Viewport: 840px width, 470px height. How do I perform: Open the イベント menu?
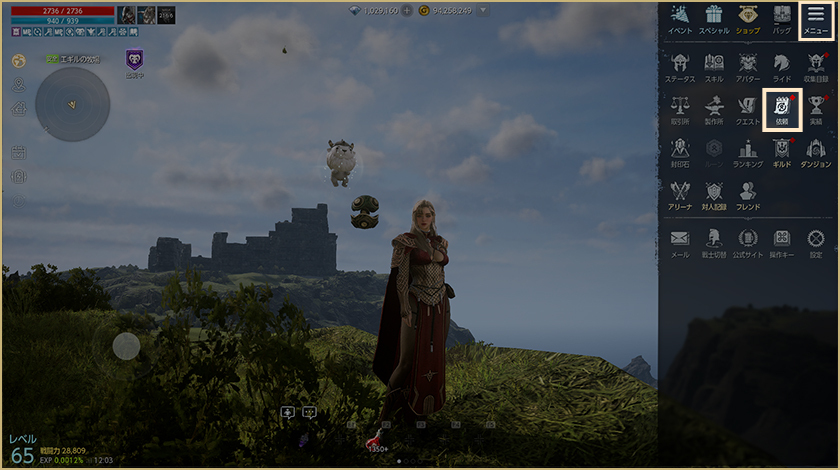click(x=680, y=19)
